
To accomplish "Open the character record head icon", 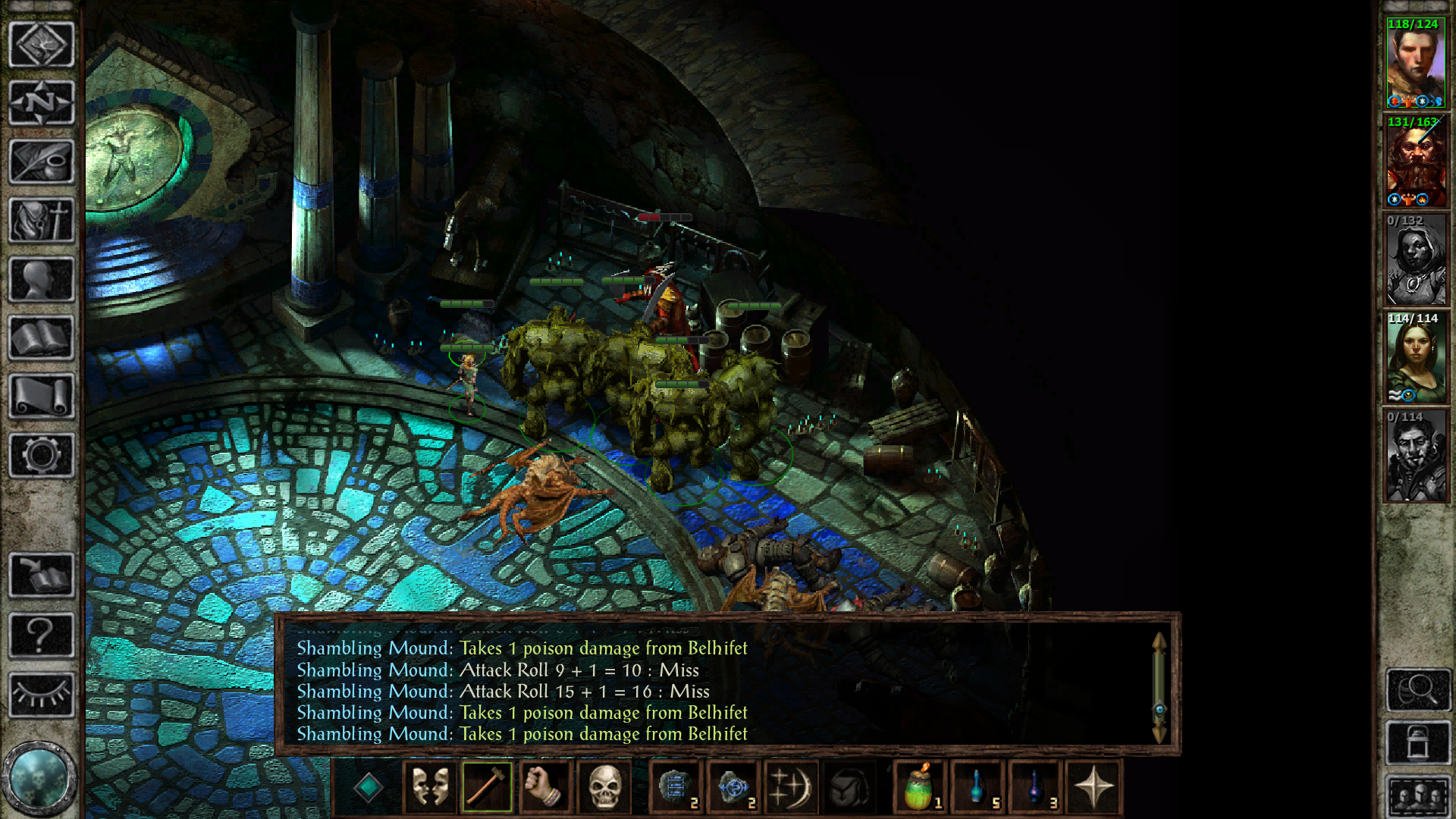I will [42, 279].
